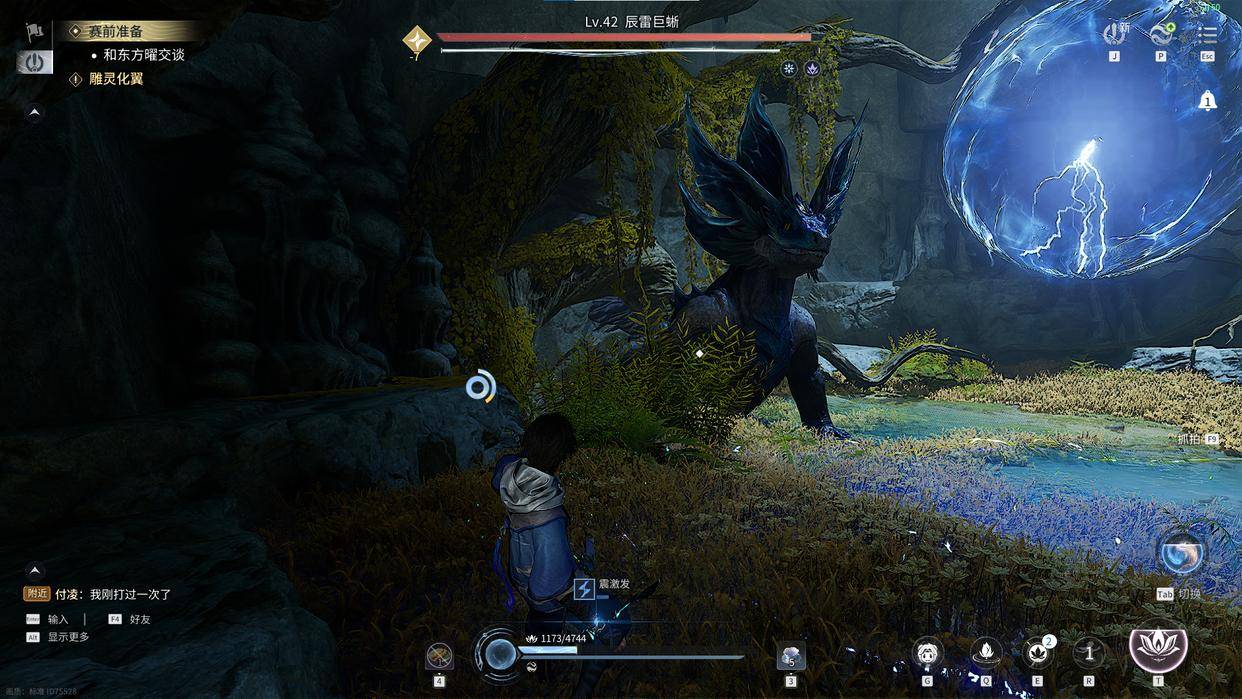Activate the large lotus ultimate skill
1242x699 pixels.
coord(1158,648)
